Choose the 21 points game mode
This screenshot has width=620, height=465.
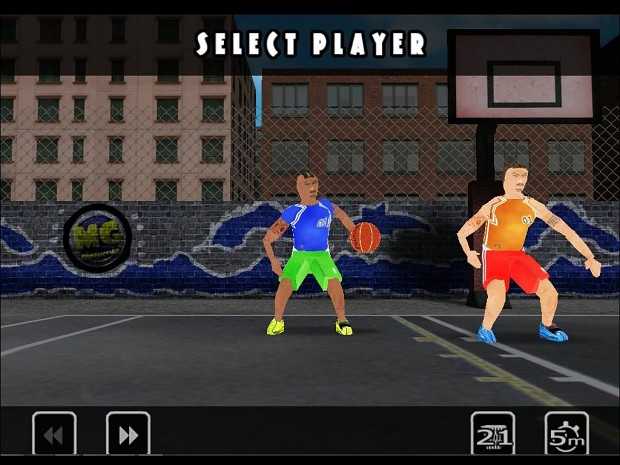coord(493,434)
